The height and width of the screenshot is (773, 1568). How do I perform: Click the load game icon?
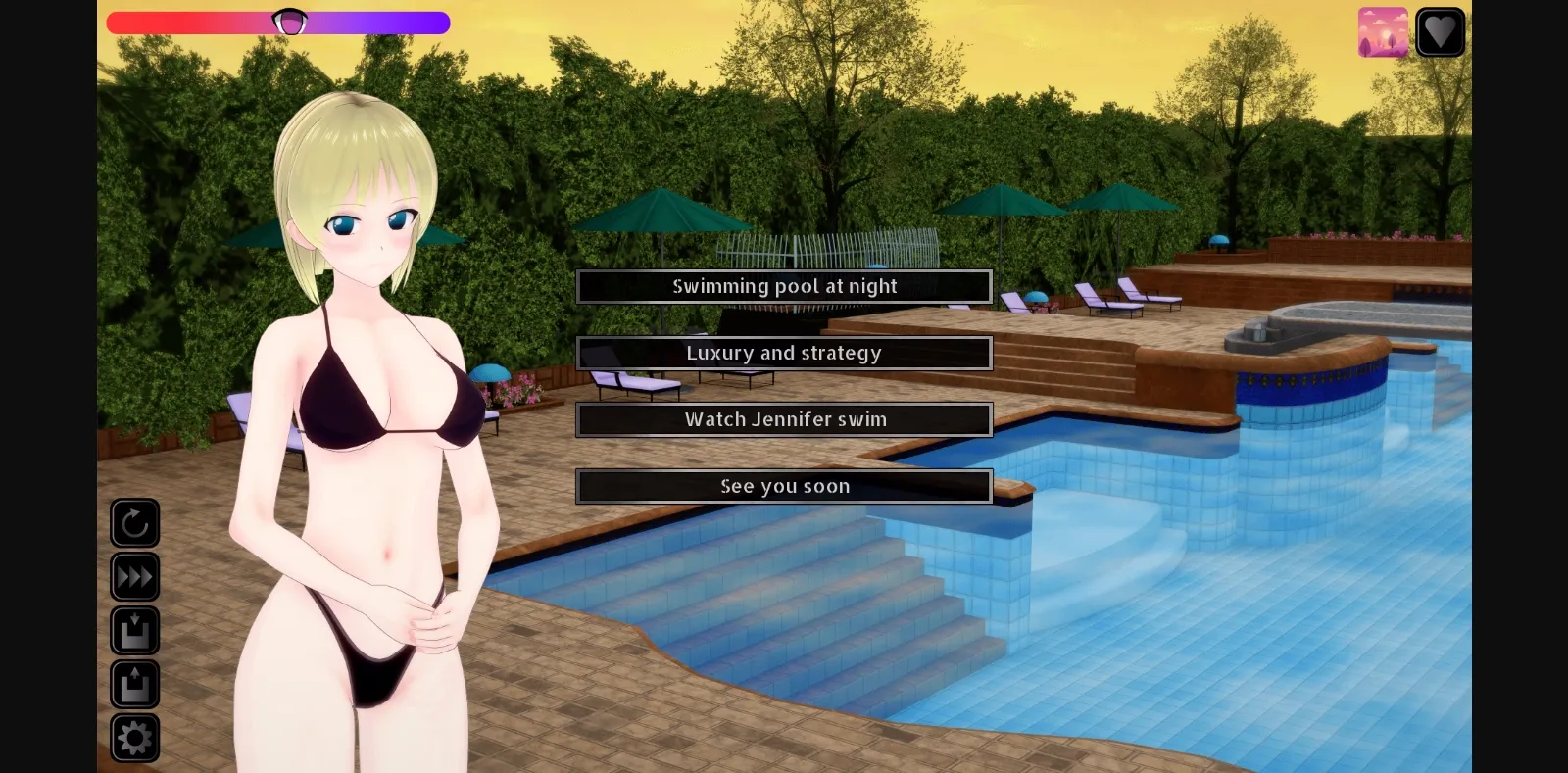[134, 684]
